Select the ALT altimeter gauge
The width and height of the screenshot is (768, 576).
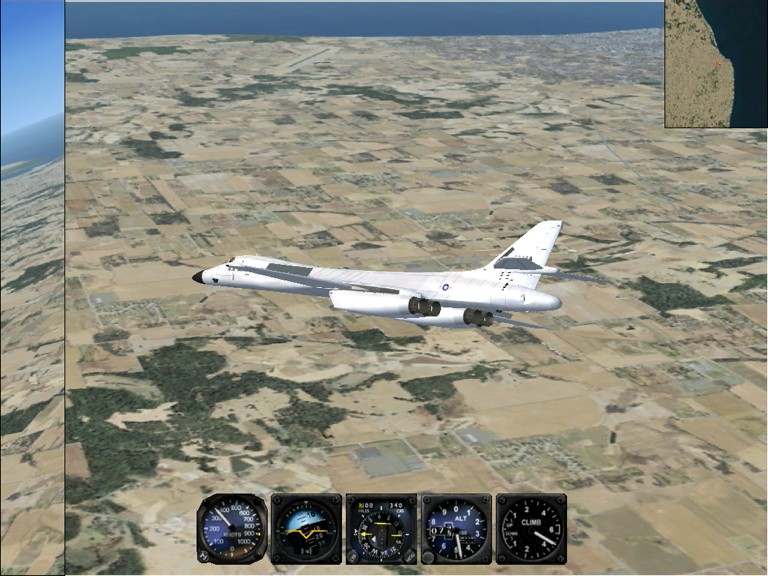coord(456,528)
